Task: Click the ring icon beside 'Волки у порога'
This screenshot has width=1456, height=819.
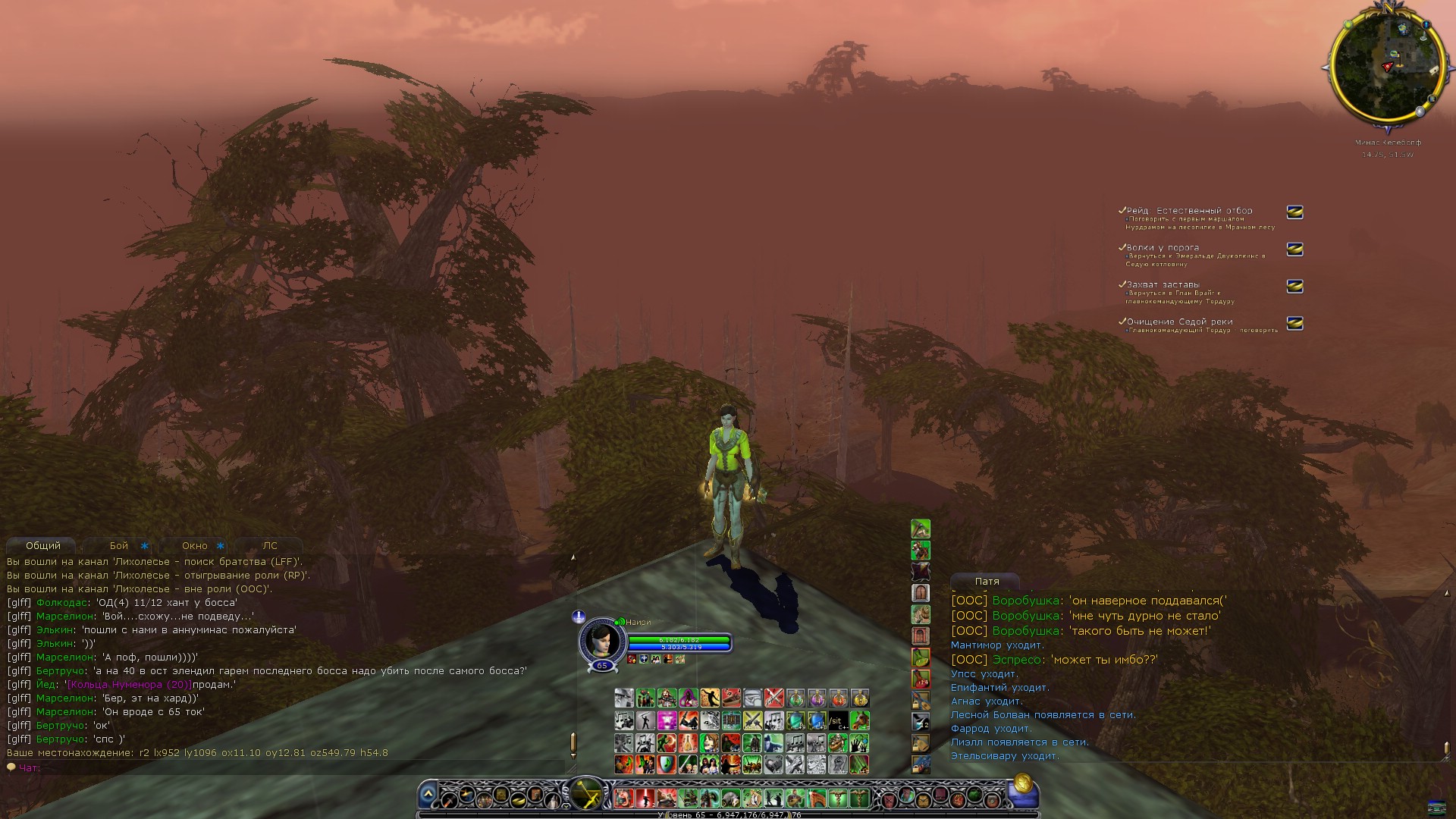Action: coord(1295,249)
